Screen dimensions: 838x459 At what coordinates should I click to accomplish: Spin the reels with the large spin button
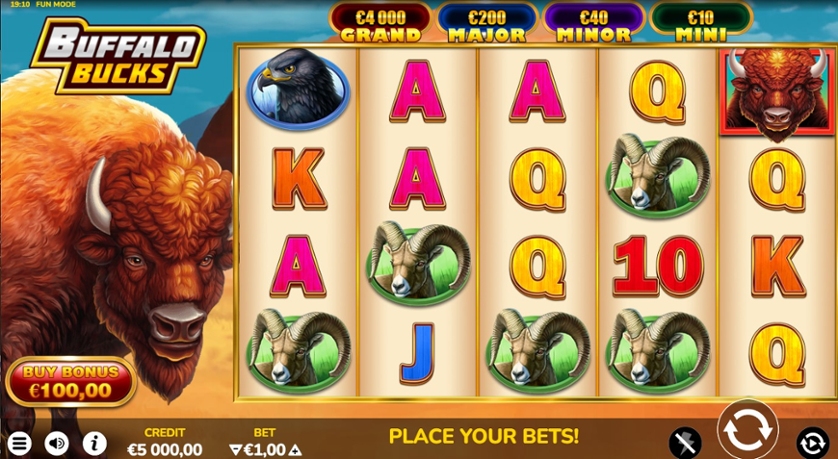pyautogui.click(x=747, y=430)
